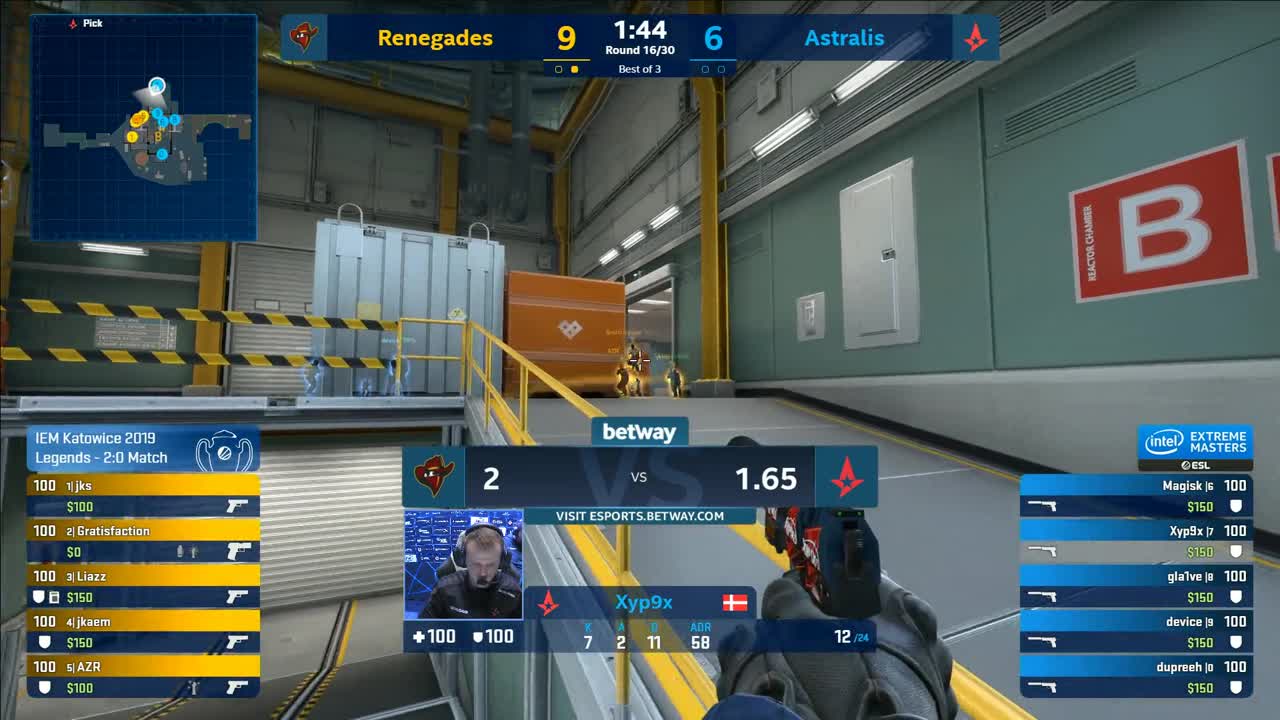Toggle dupreeh's shield icon on roster
This screenshot has width=1280, height=720.
1238,687
